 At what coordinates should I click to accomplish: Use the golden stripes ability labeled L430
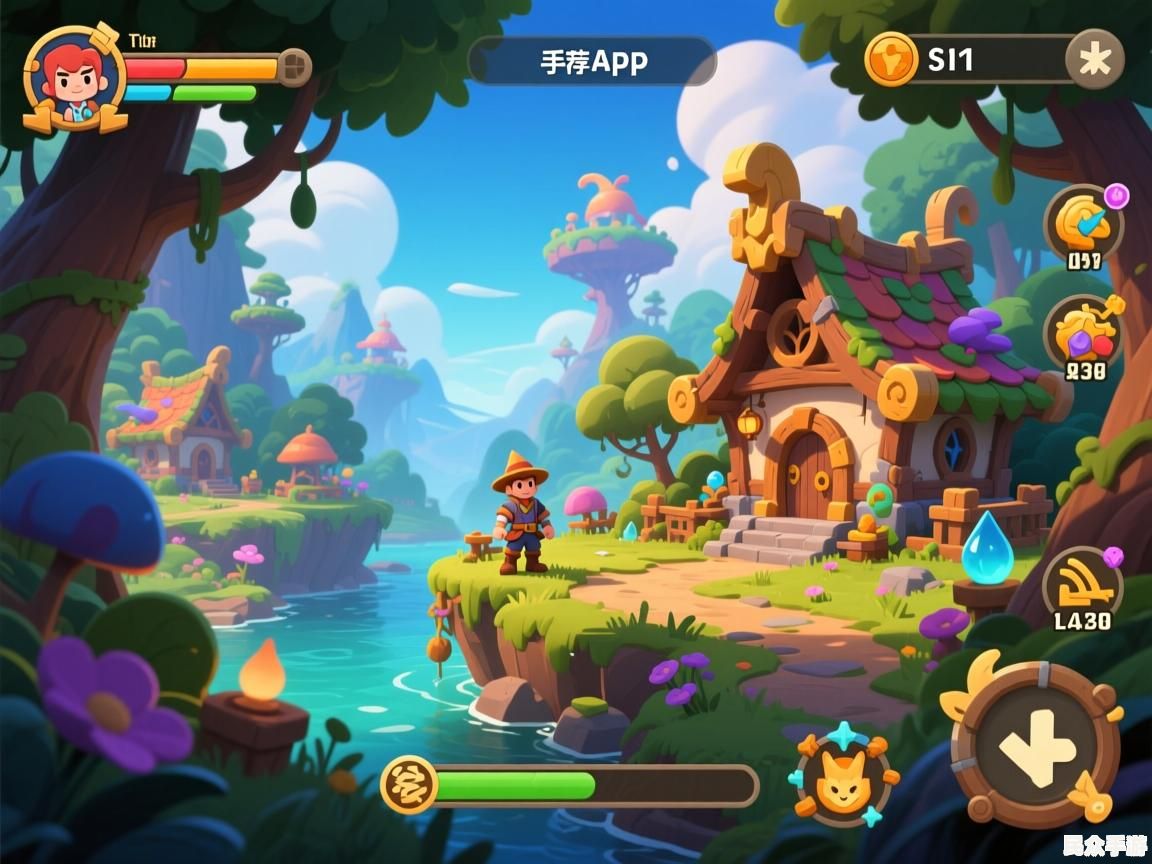(1082, 584)
